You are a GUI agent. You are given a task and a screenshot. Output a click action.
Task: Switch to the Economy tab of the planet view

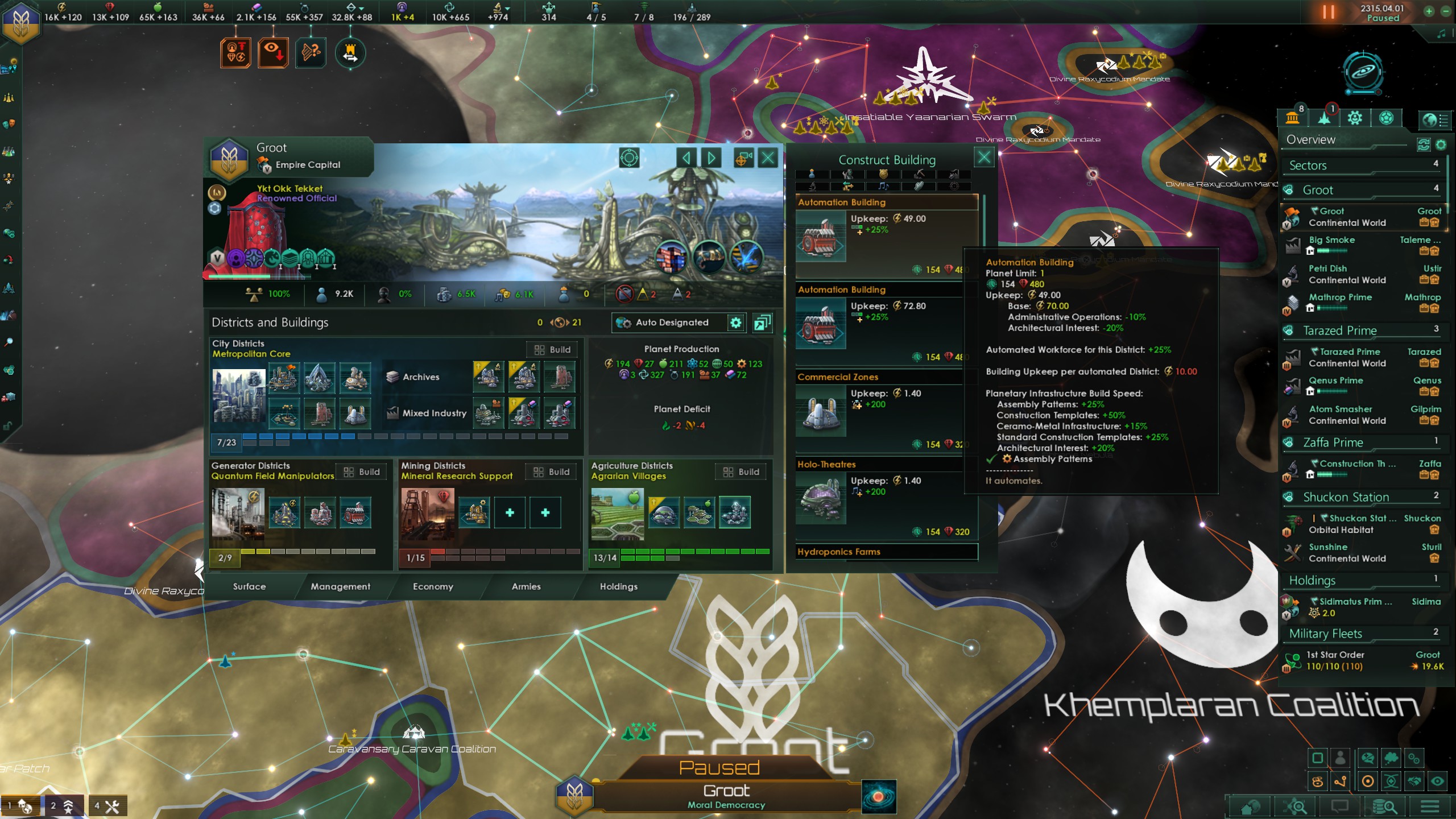(x=434, y=586)
